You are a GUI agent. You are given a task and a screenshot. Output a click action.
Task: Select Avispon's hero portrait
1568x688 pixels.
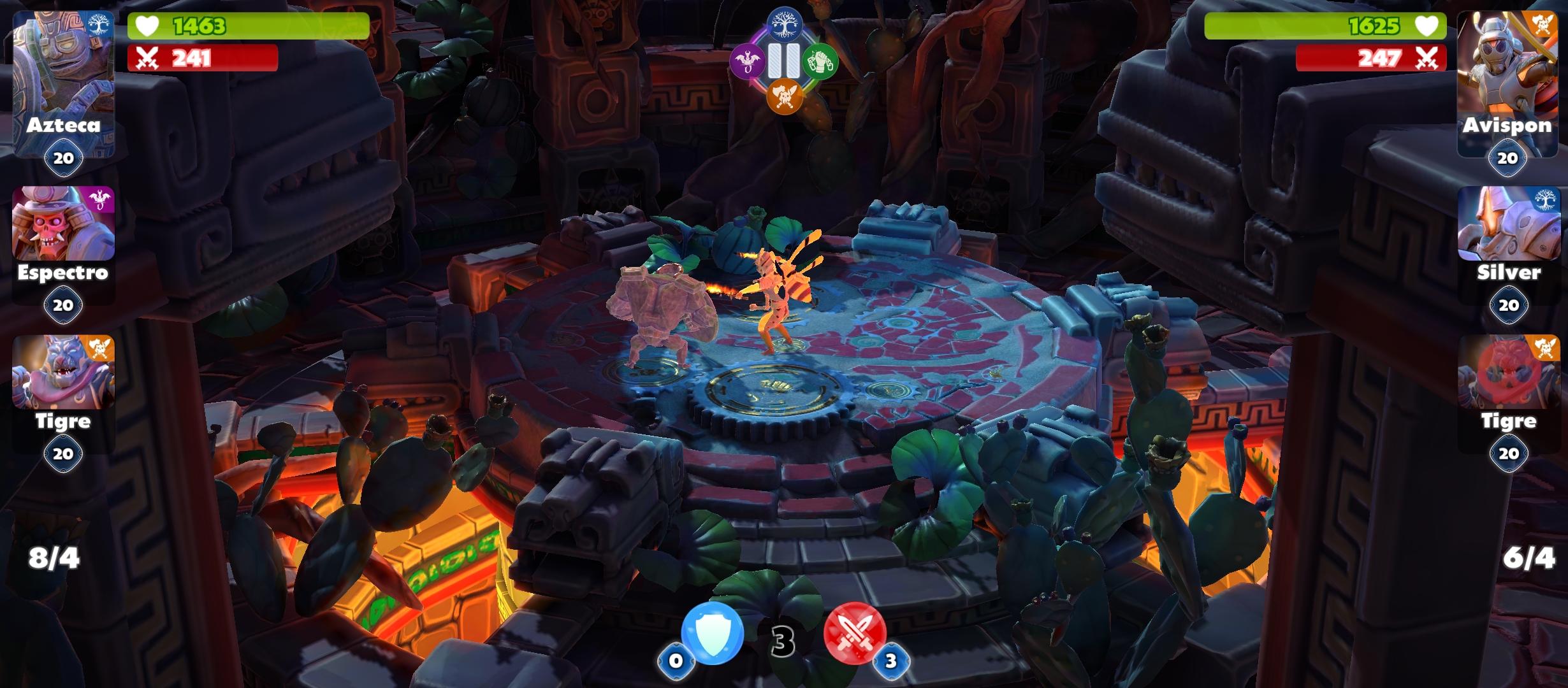pos(1509,61)
